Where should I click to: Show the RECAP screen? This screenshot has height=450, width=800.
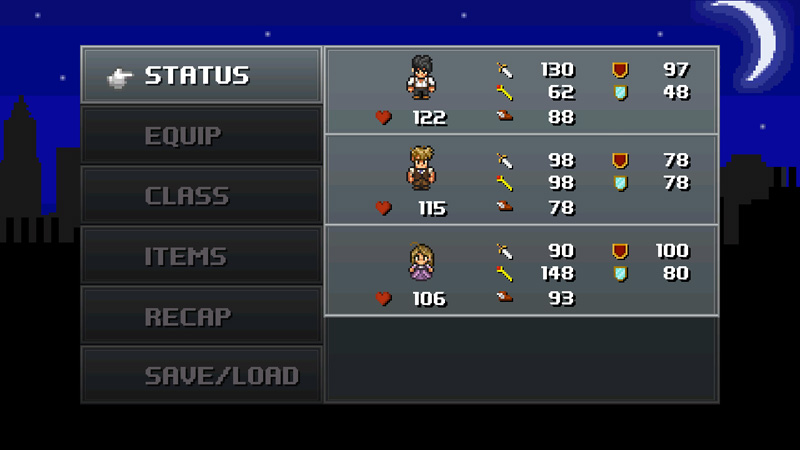201,316
